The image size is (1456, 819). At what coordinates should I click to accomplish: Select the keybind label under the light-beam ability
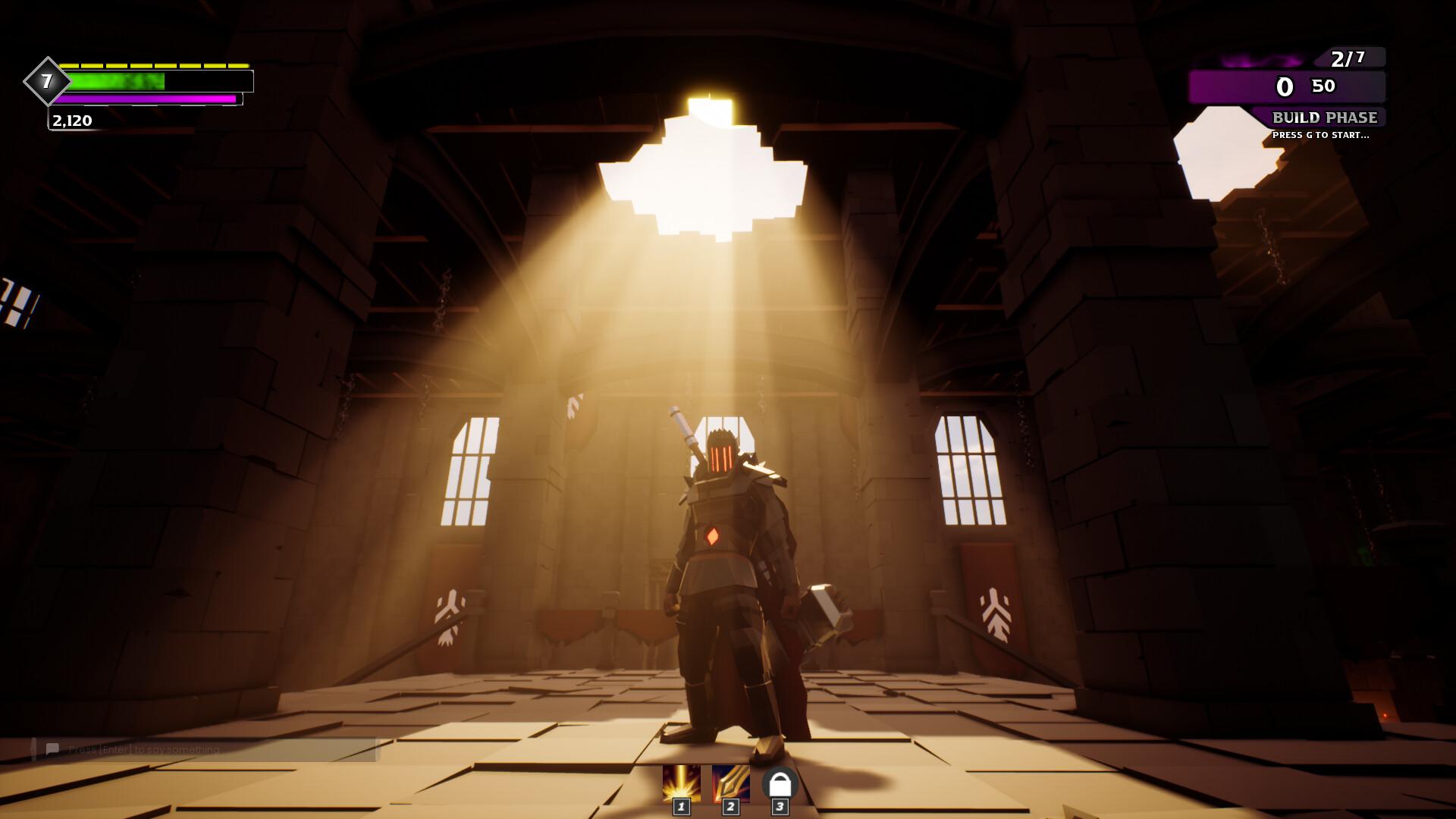[682, 808]
